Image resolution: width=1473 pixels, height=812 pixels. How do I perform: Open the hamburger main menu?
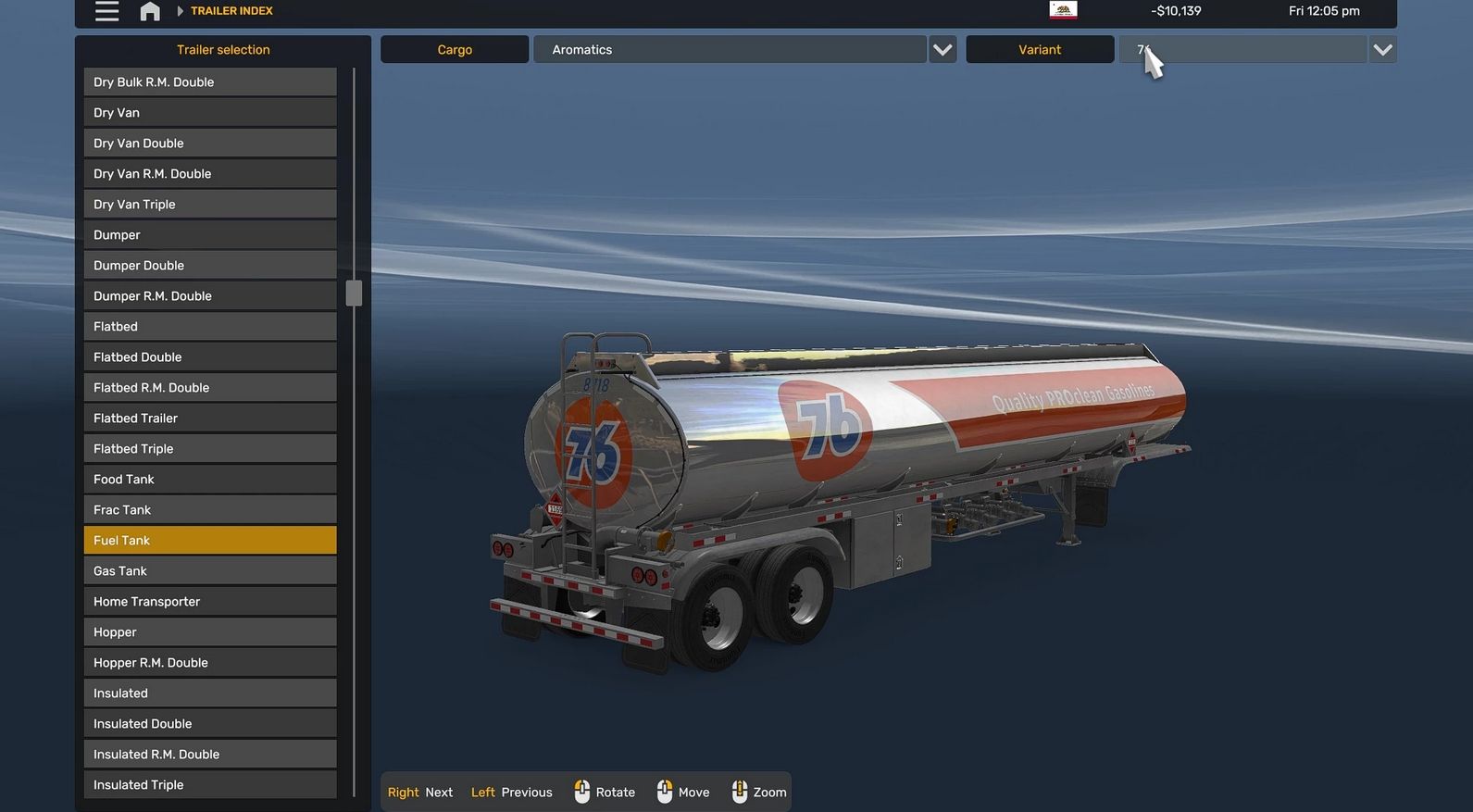[x=107, y=11]
